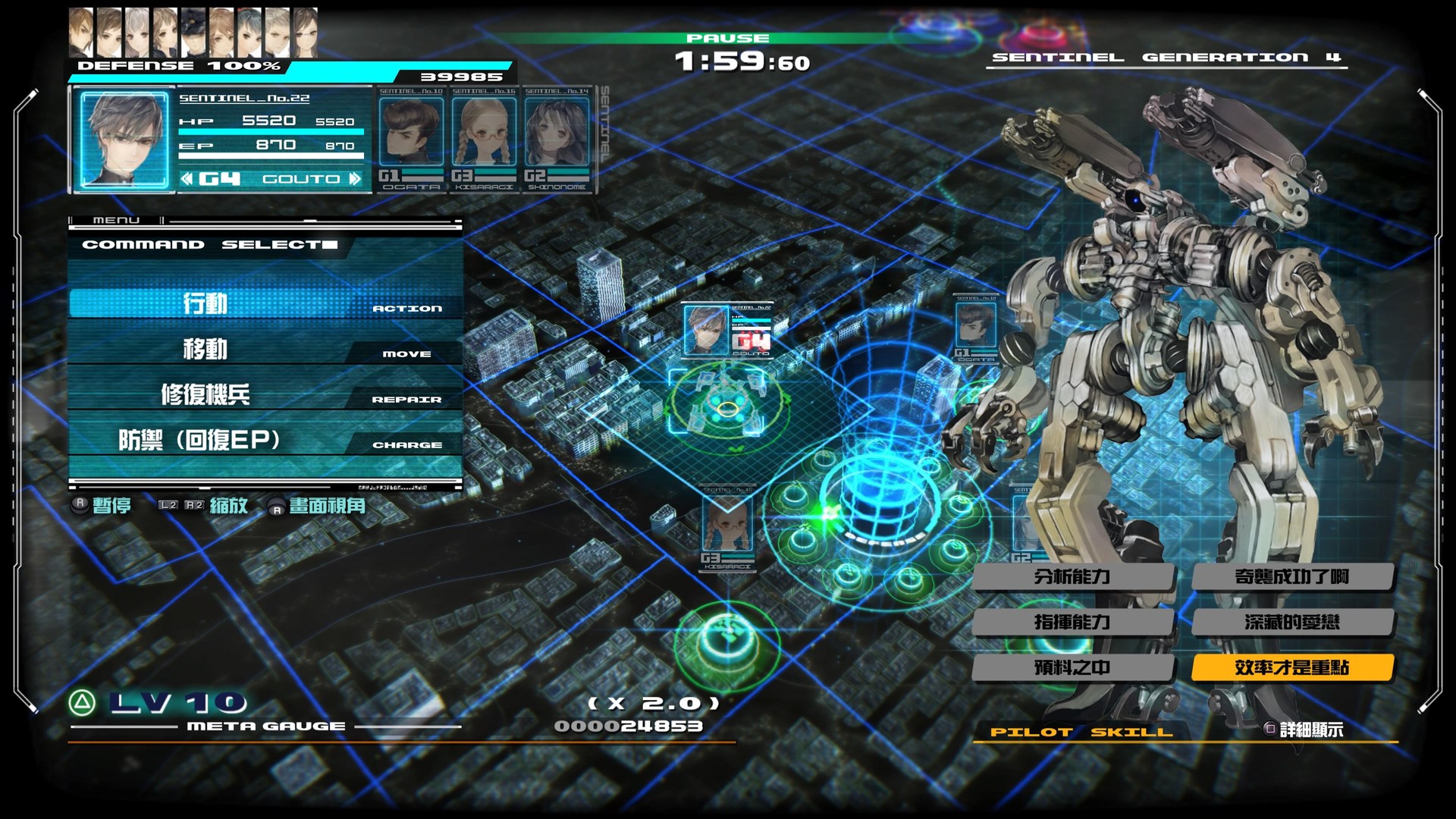Select the 行動 ACTION command
The width and height of the screenshot is (1456, 819).
click(265, 303)
